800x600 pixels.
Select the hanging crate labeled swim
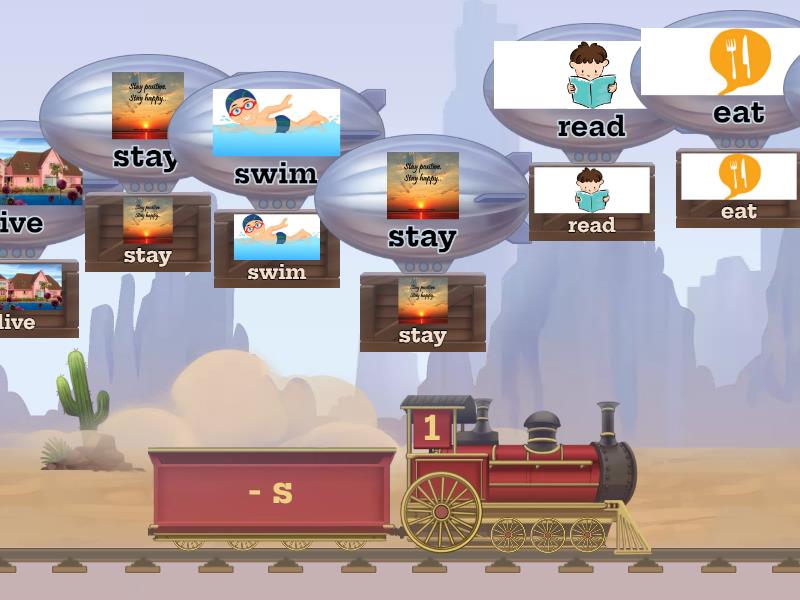coord(277,249)
